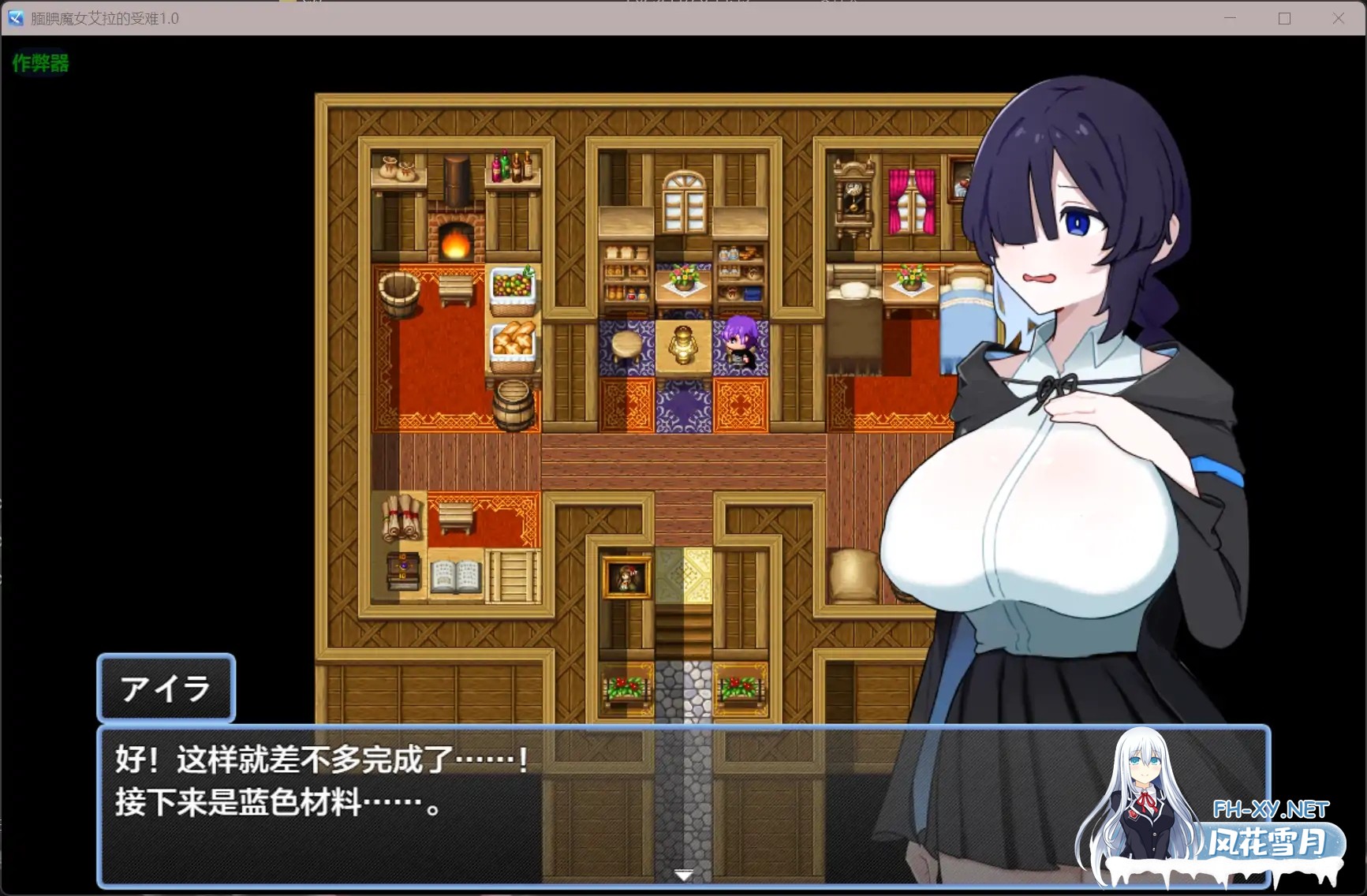
Task: Open the 作弊器 cheat menu
Action: (x=40, y=63)
